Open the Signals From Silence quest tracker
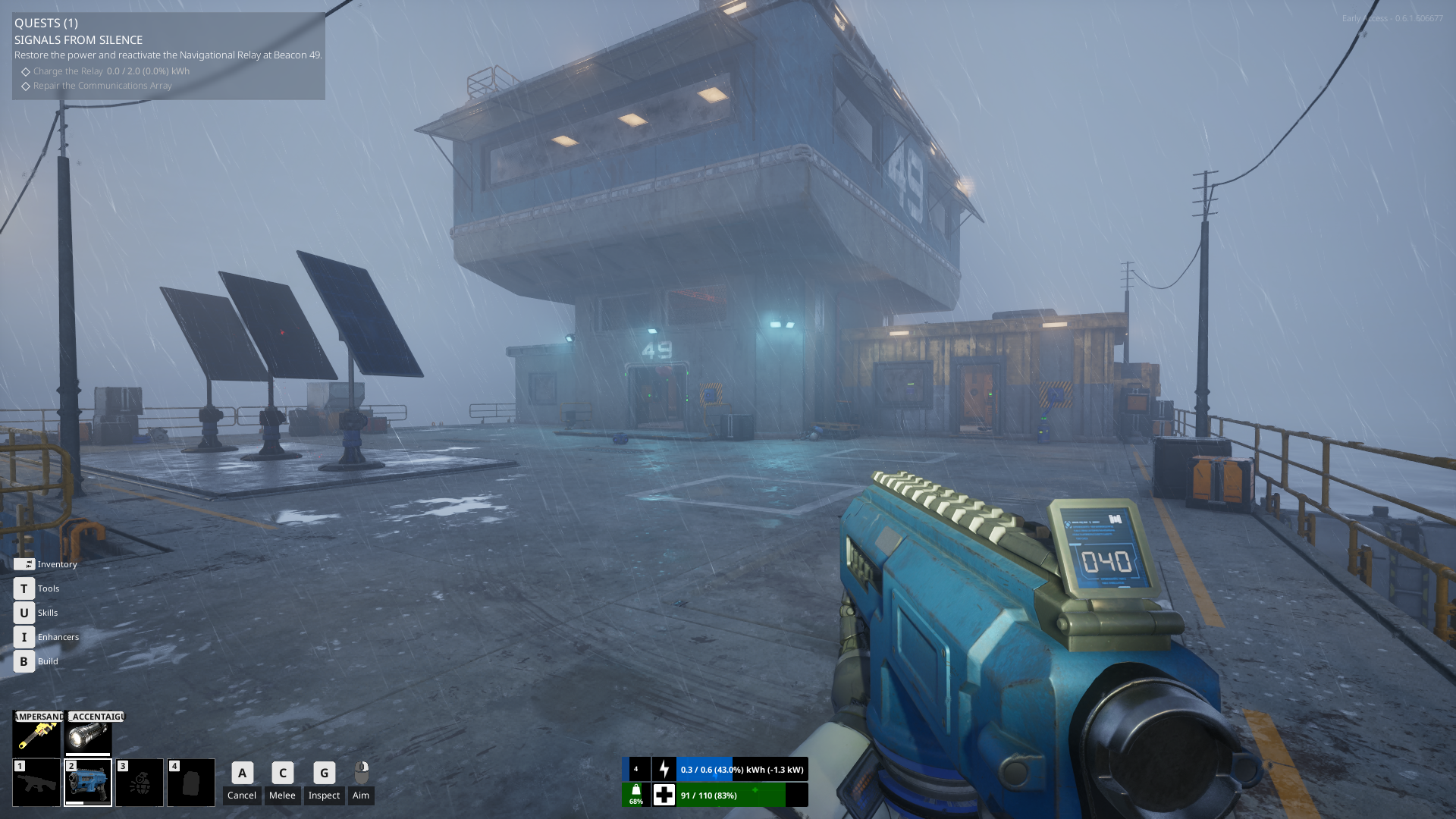1456x819 pixels. click(78, 40)
